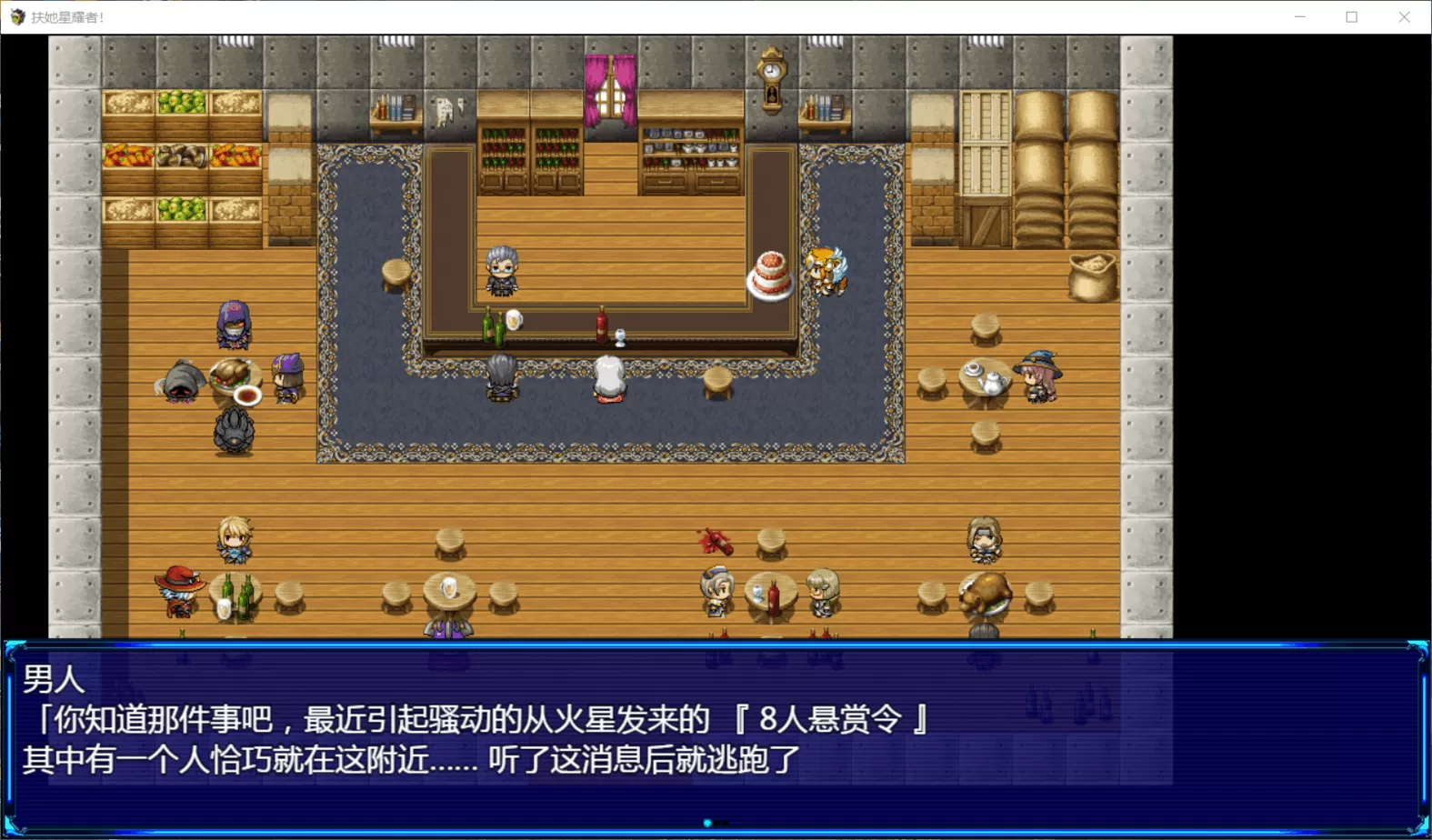Click the dark spider creature on the floor
This screenshot has width=1432, height=840.
pos(233,427)
